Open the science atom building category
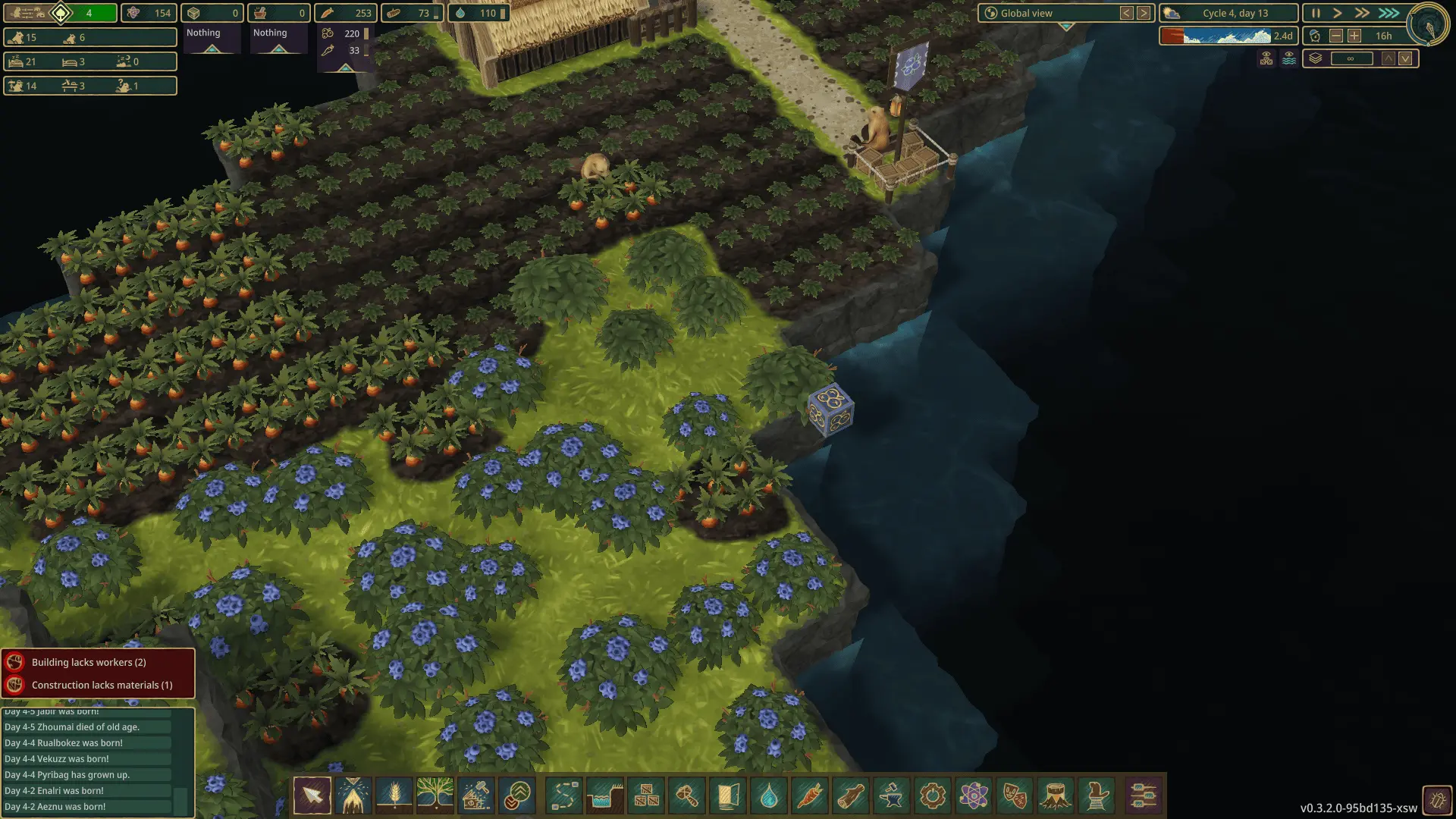This screenshot has width=1456, height=819. coord(974,795)
